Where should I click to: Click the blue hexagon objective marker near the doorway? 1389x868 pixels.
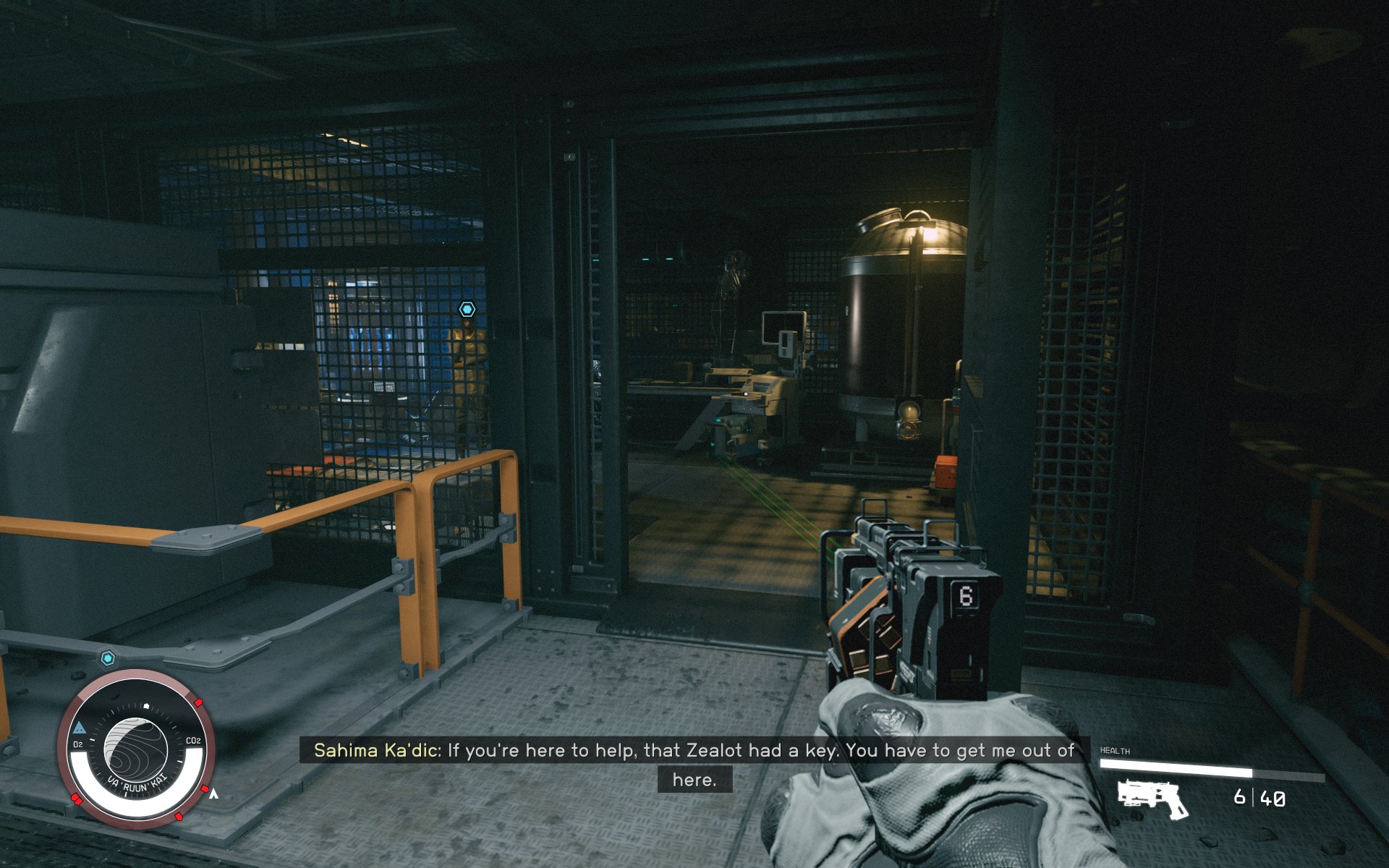click(x=467, y=308)
